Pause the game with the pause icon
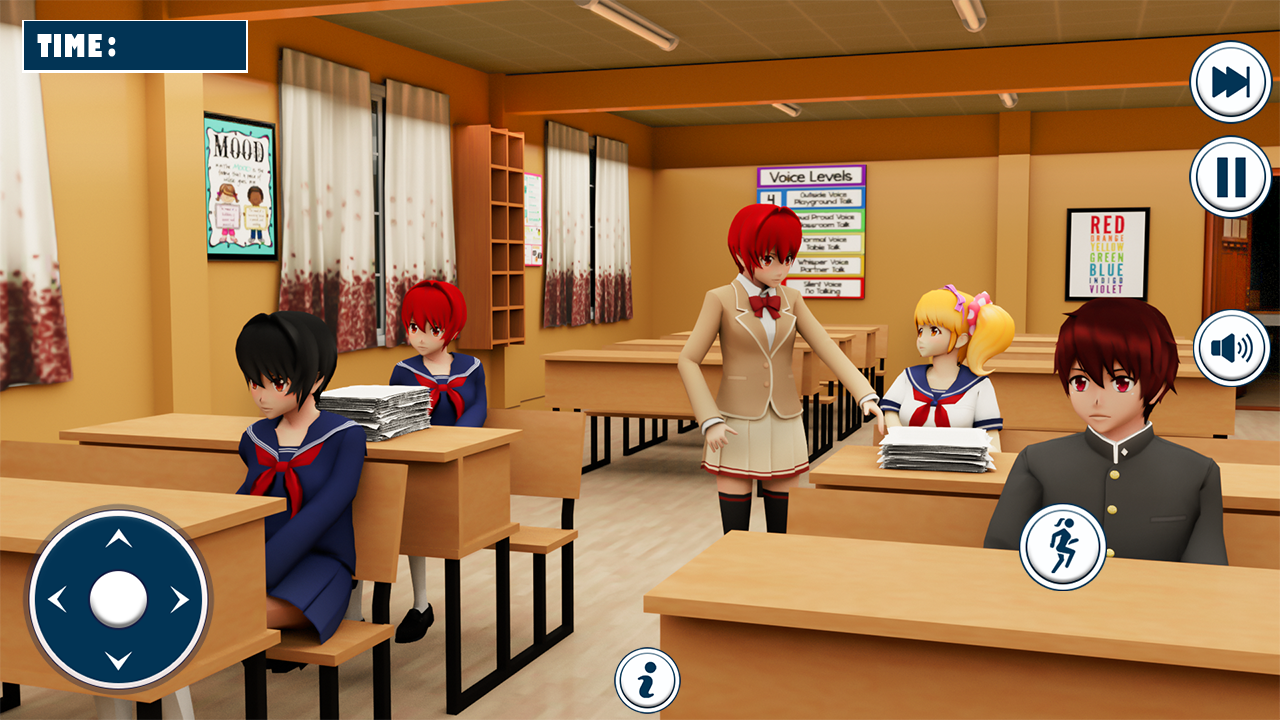The width and height of the screenshot is (1280, 720). point(1230,180)
